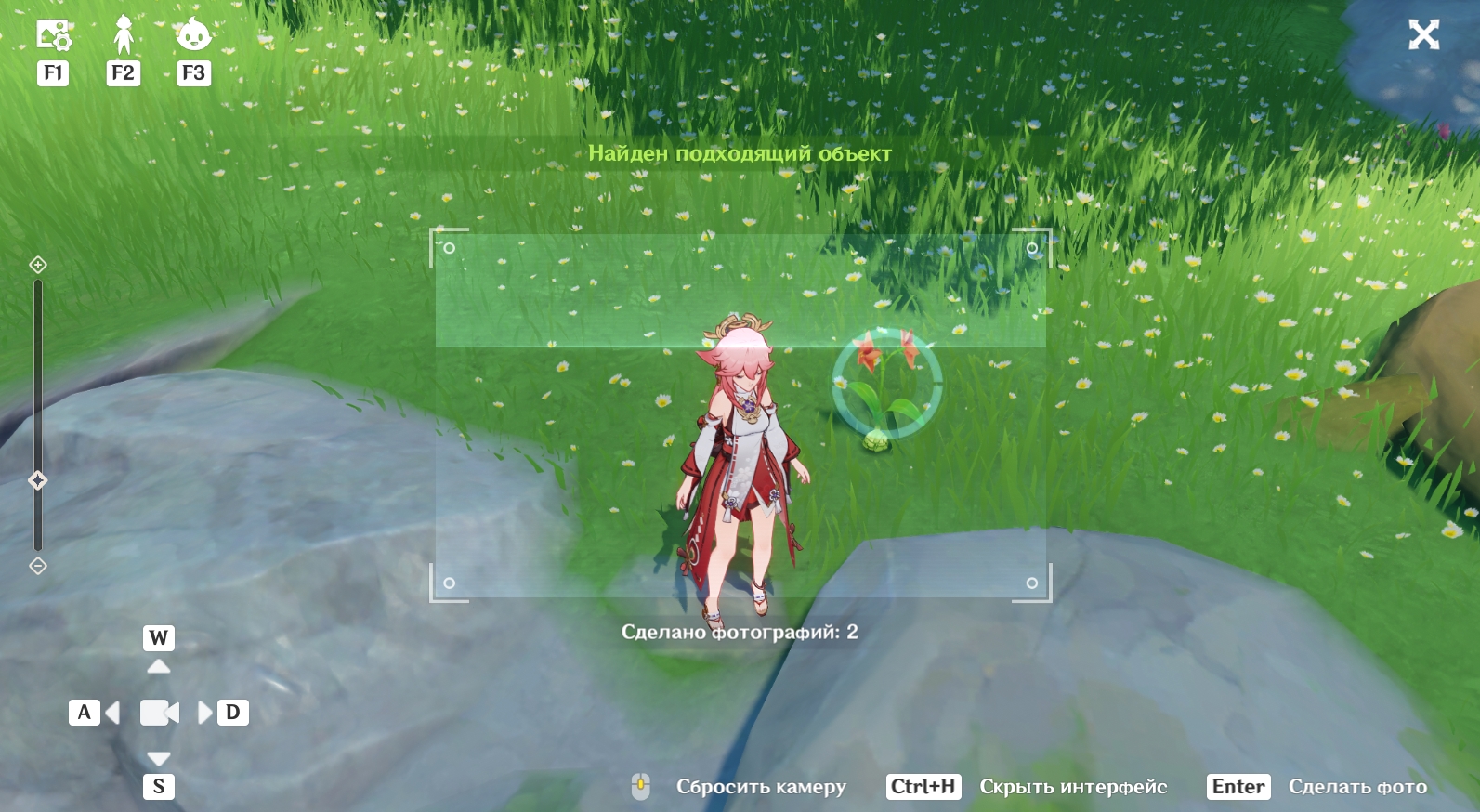Click the zoom-in plus diamond
1480x812 pixels.
point(38,265)
